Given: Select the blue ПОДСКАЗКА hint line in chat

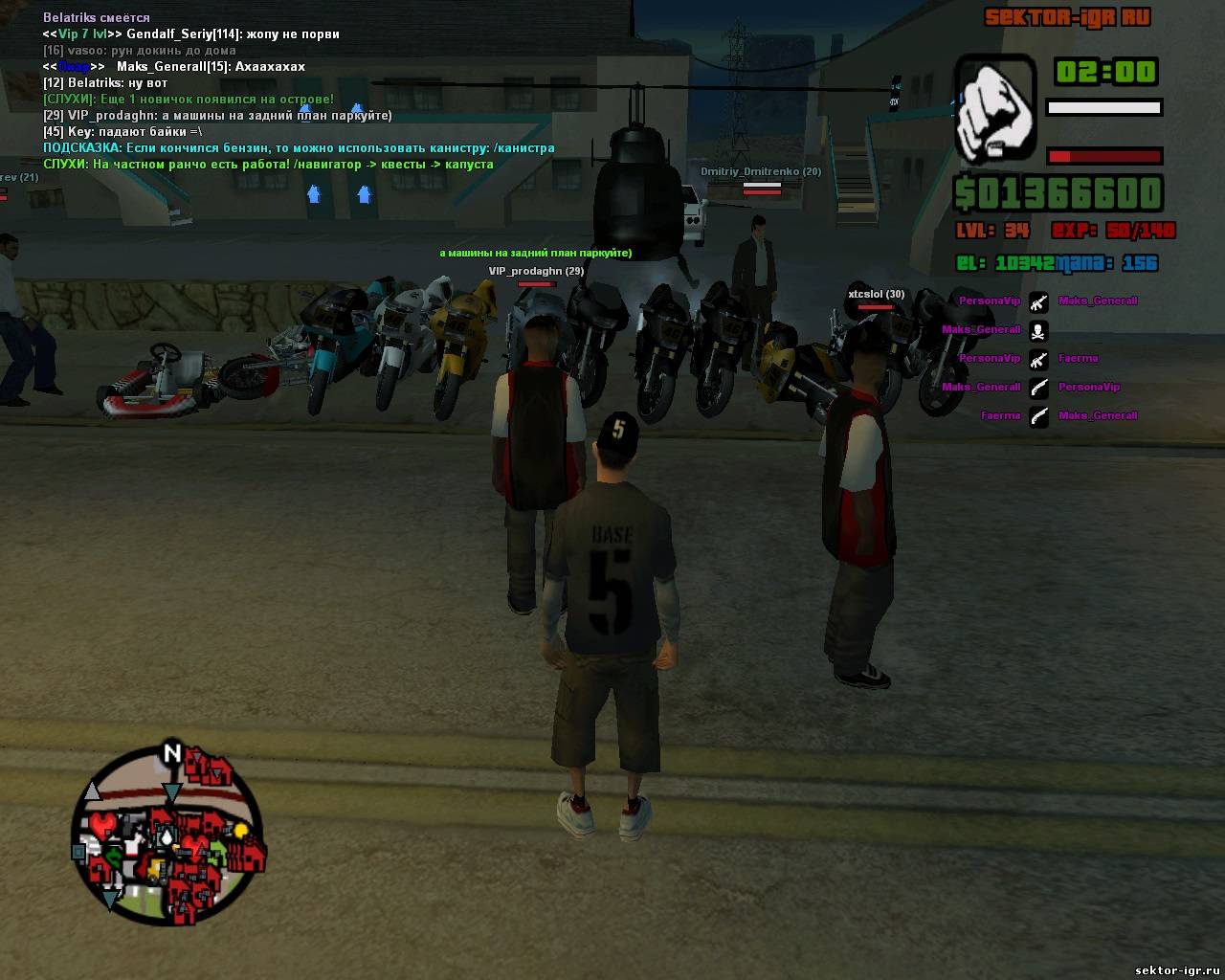Looking at the screenshot, I should click(x=299, y=148).
